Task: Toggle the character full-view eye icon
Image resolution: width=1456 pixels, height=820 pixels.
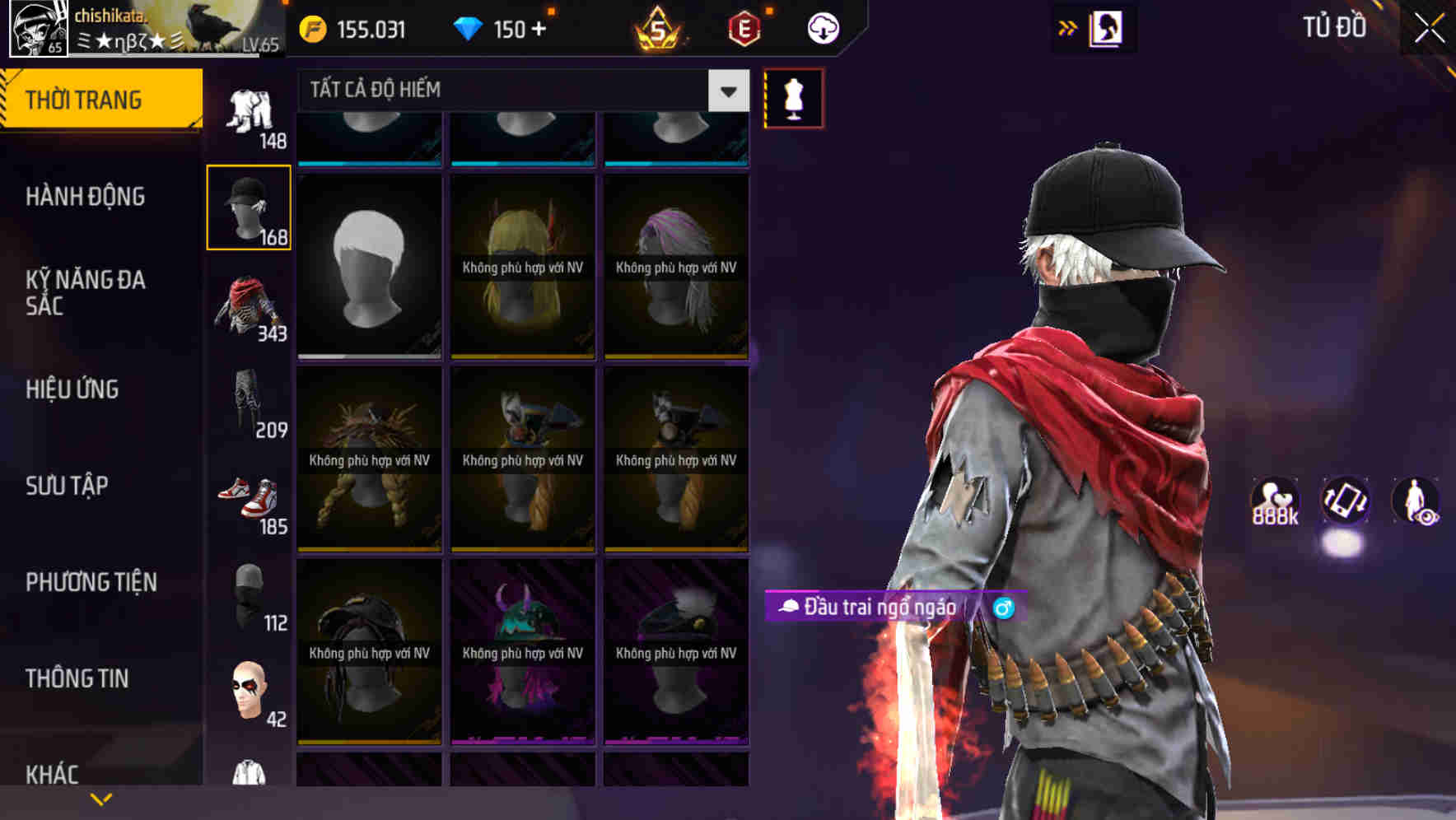Action: point(1416,501)
